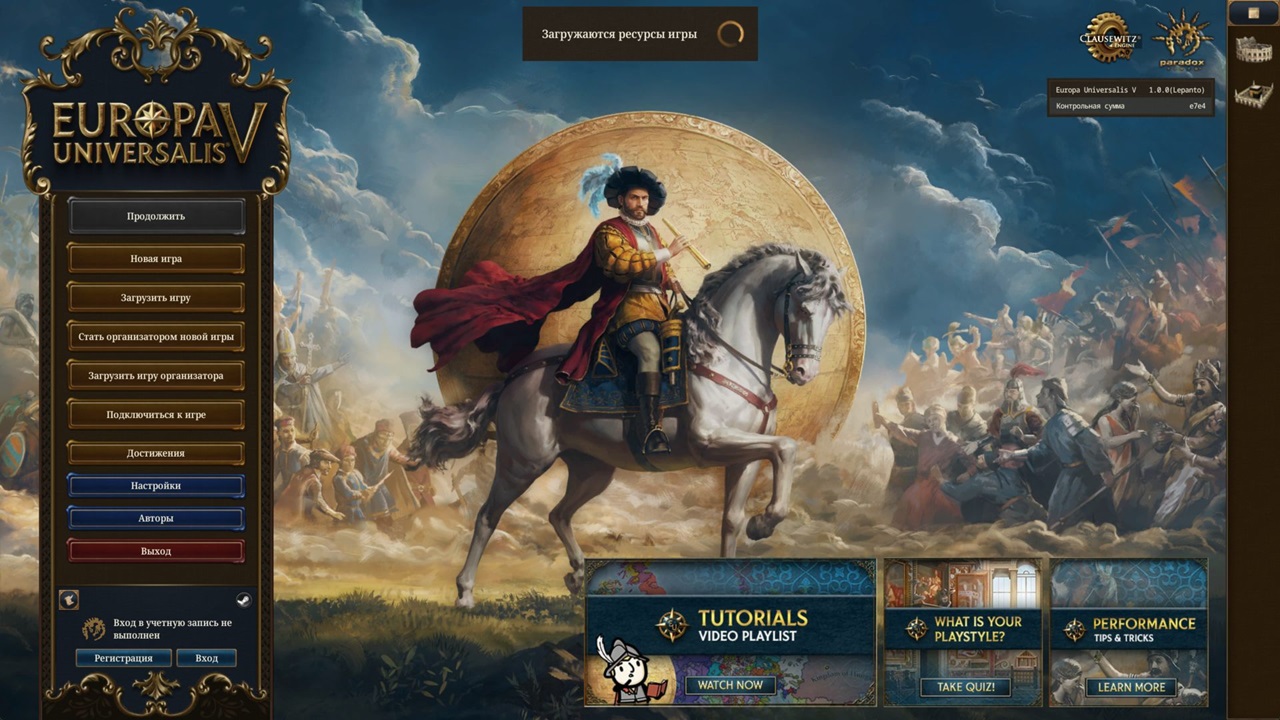Click the Paradox Interactive logo

click(x=1185, y=40)
